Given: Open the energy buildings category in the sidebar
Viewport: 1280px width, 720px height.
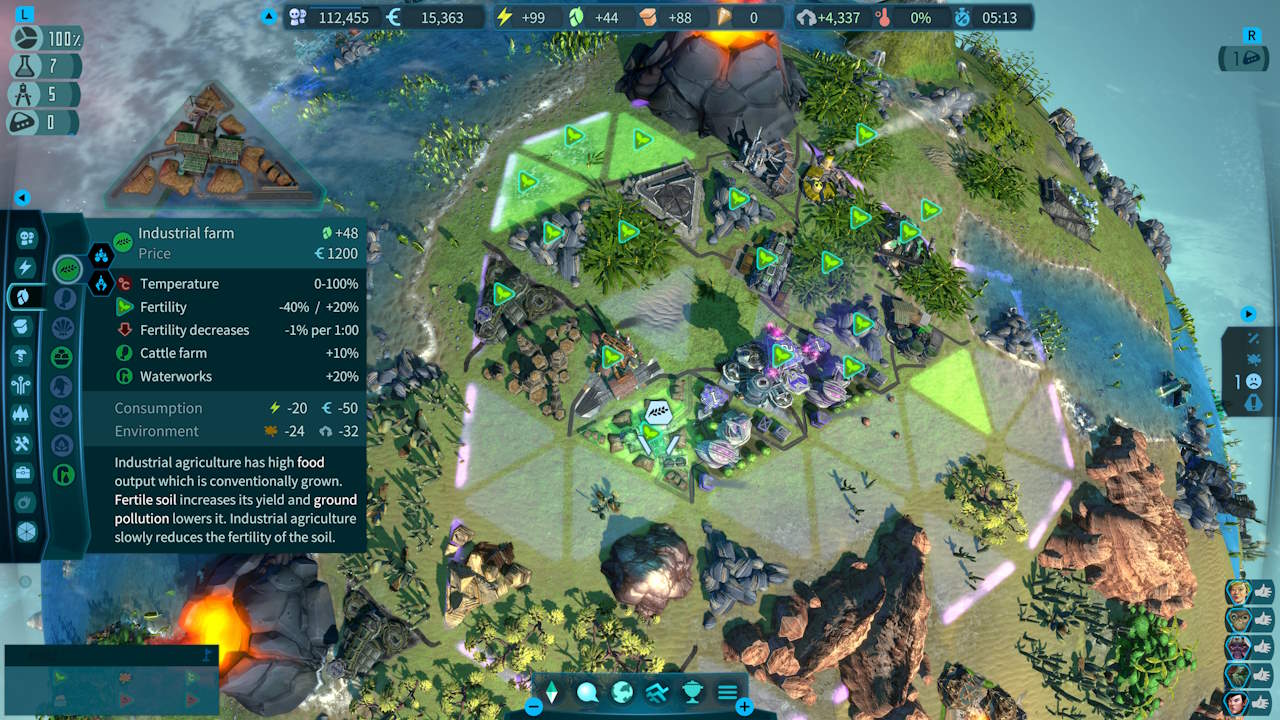Looking at the screenshot, I should point(26,267).
